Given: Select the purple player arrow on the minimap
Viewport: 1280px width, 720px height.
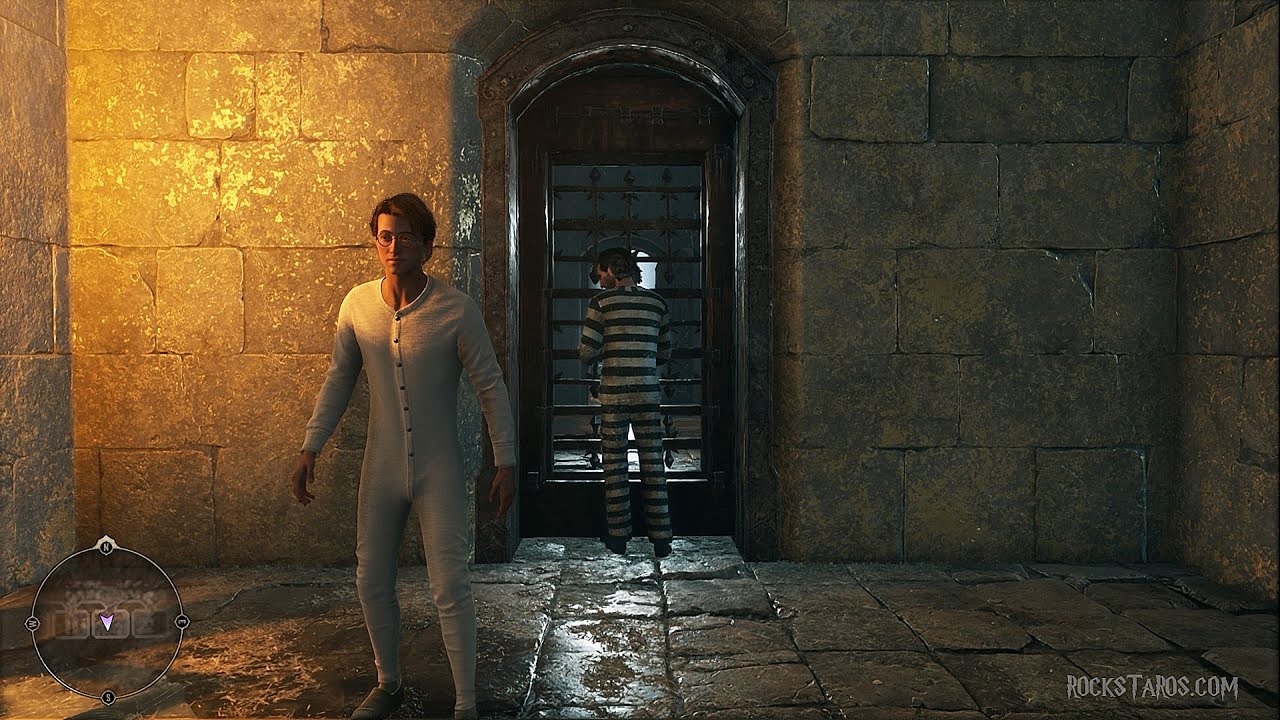Looking at the screenshot, I should [x=107, y=622].
